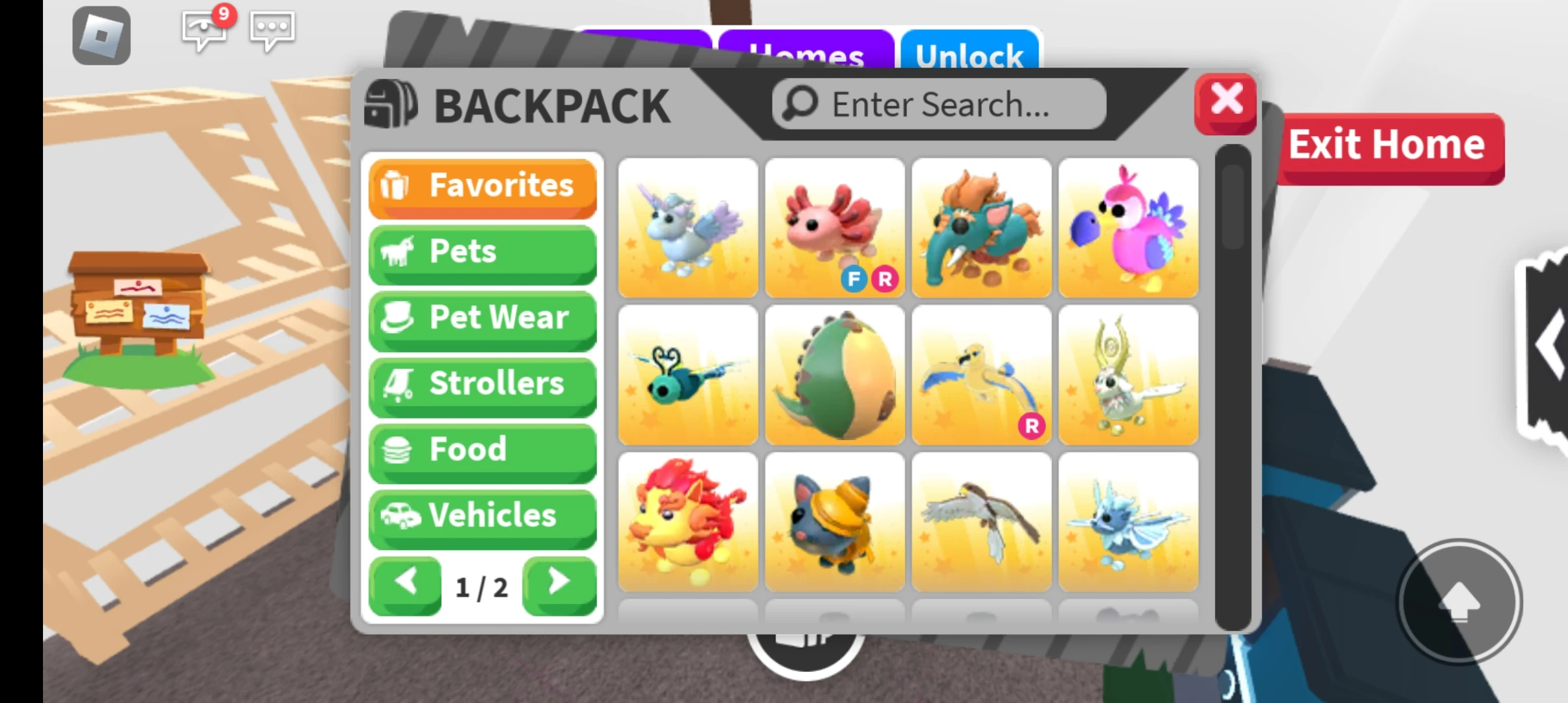1568x703 pixels.
Task: Select the Vehicles category
Action: tap(482, 515)
